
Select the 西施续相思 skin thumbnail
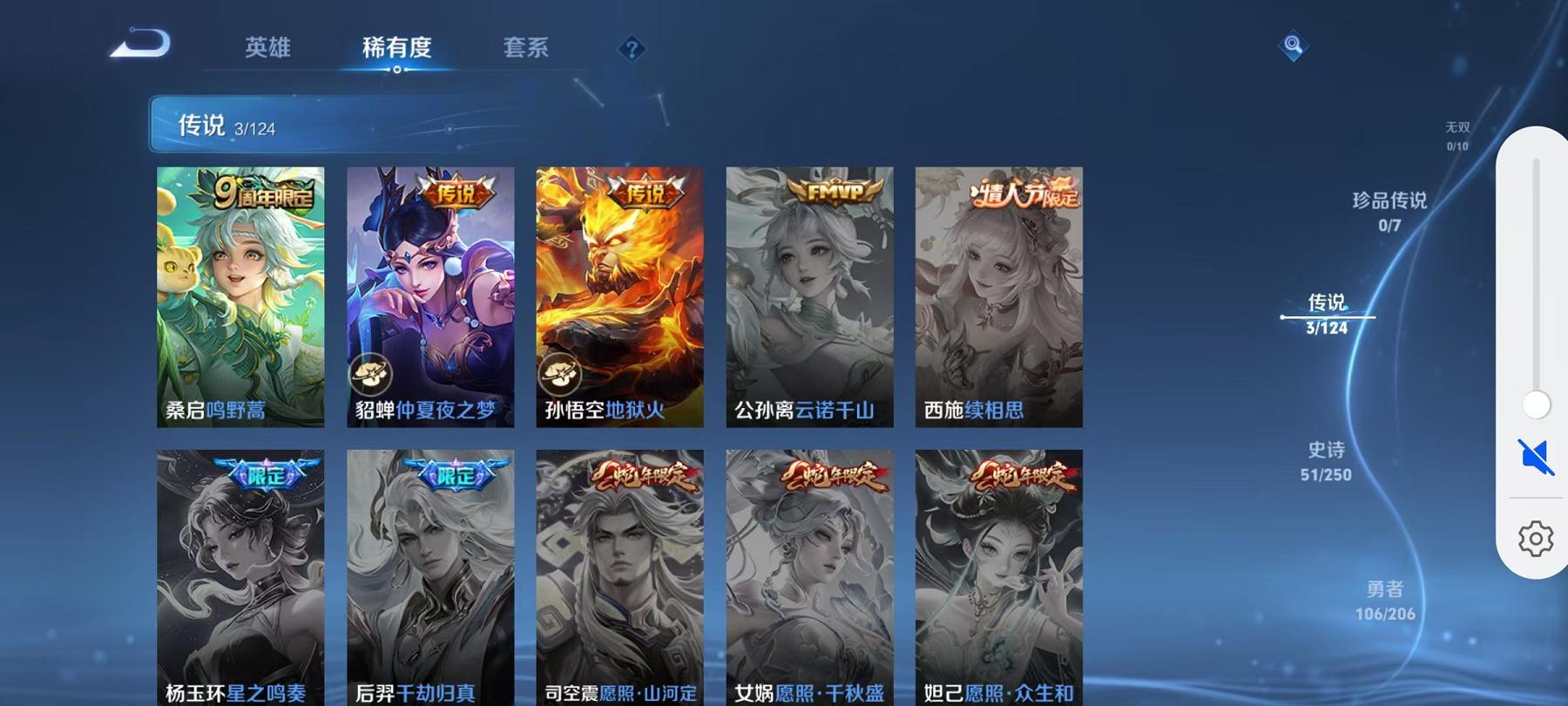1001,296
